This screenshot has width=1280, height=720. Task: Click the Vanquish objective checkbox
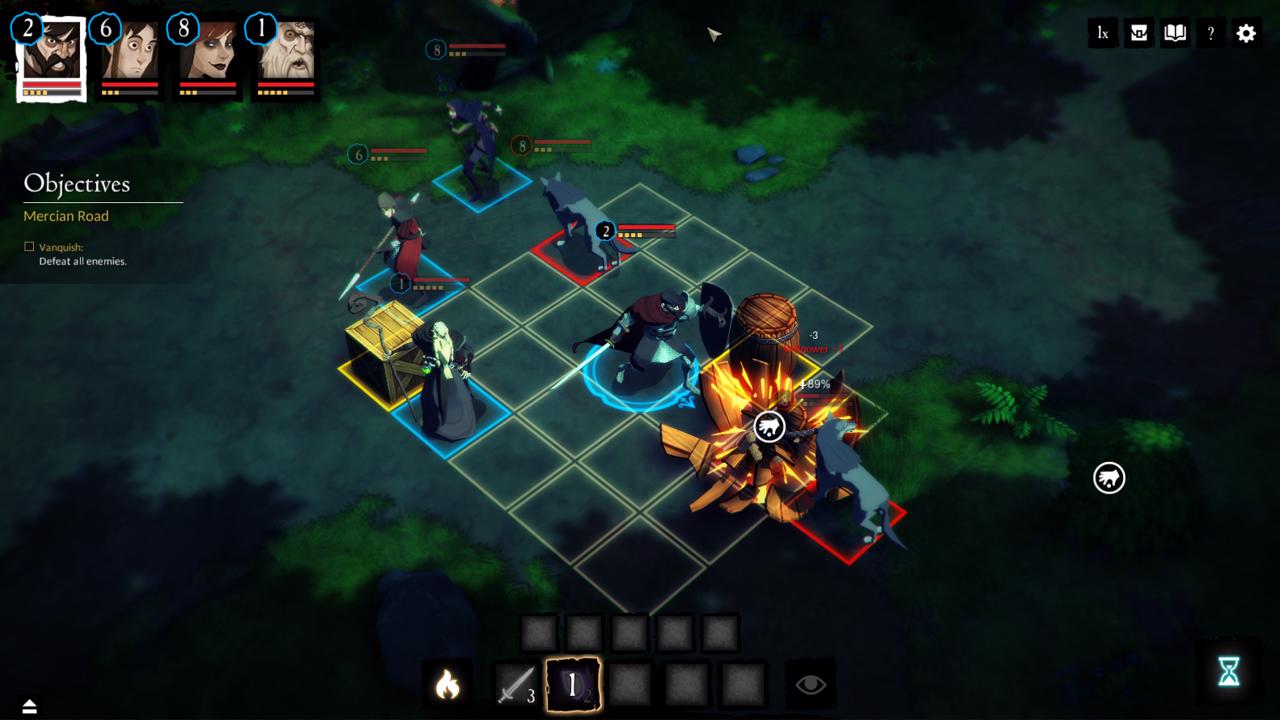click(29, 247)
